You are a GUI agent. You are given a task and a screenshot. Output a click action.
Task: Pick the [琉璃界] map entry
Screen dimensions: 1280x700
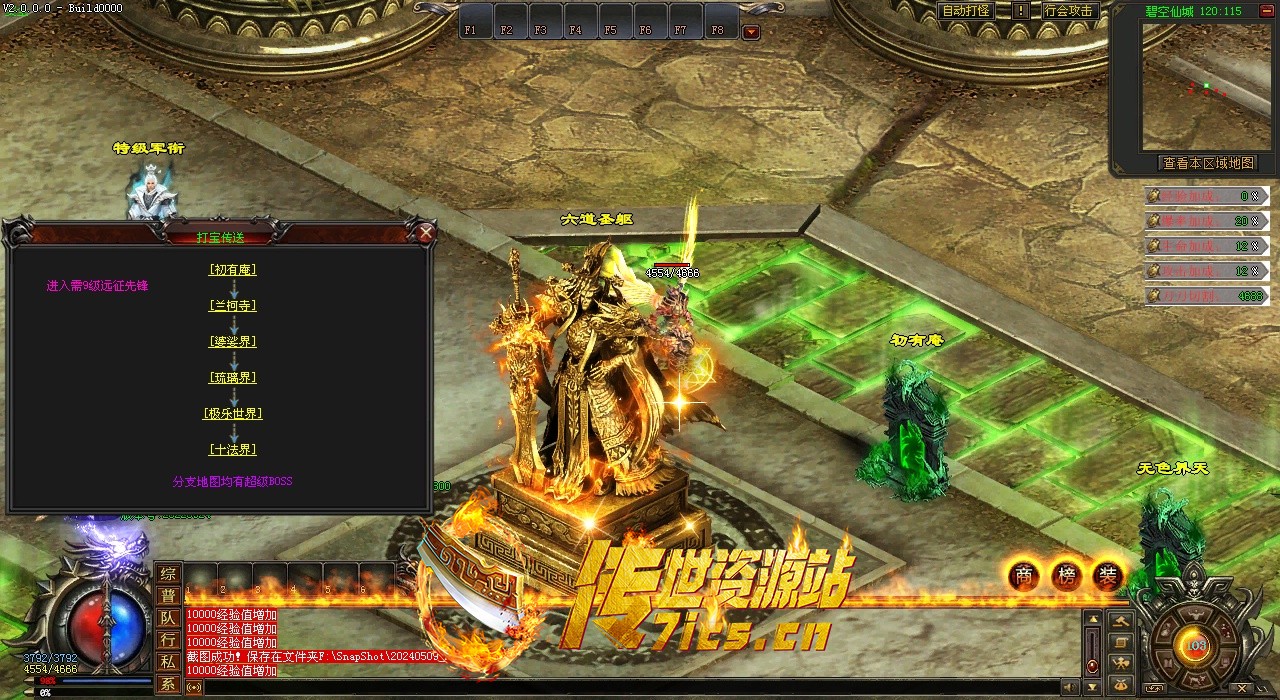pyautogui.click(x=233, y=377)
